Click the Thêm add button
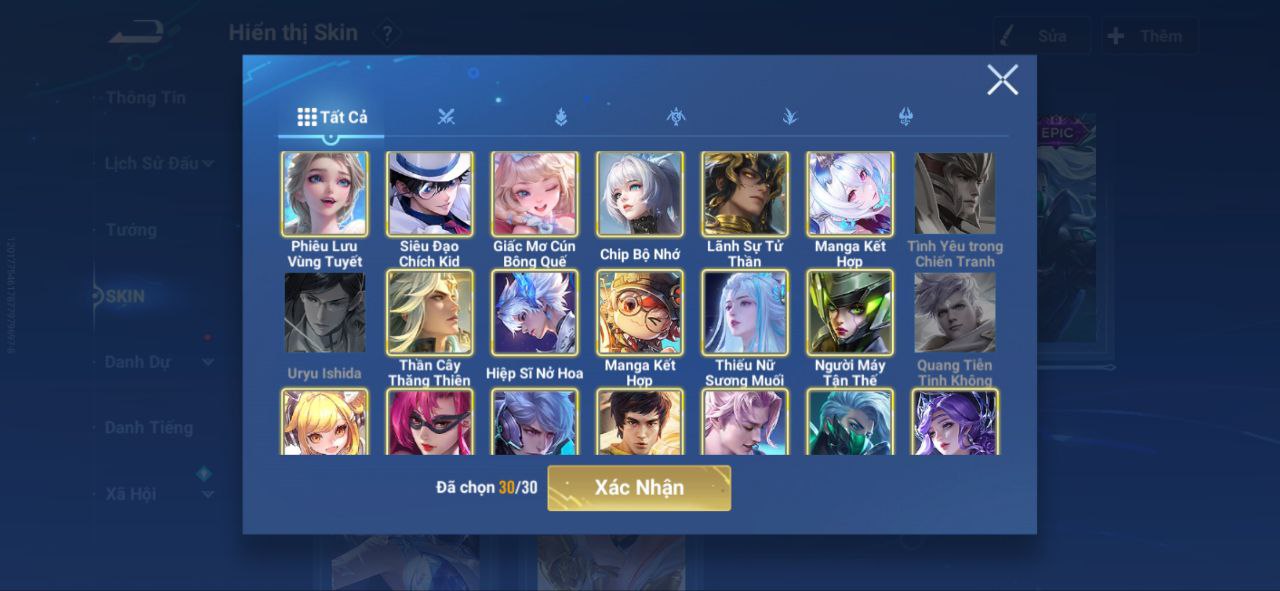The height and width of the screenshot is (591, 1280). [x=1149, y=36]
